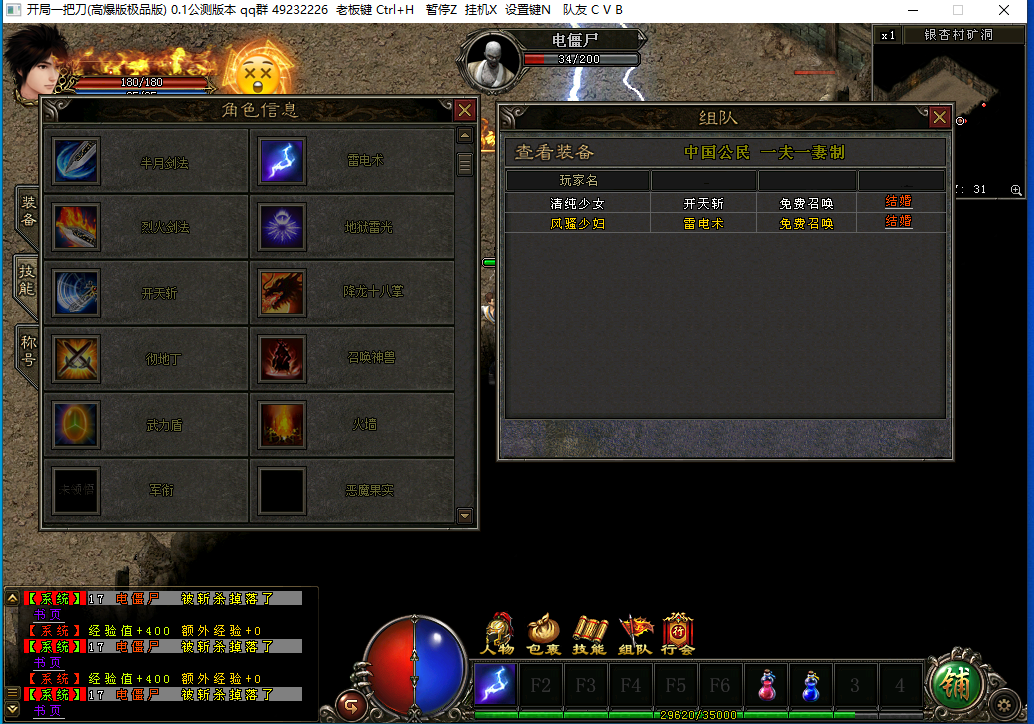The image size is (1034, 724).
Task: Switch to the 称号 title tab
Action: (x=28, y=348)
